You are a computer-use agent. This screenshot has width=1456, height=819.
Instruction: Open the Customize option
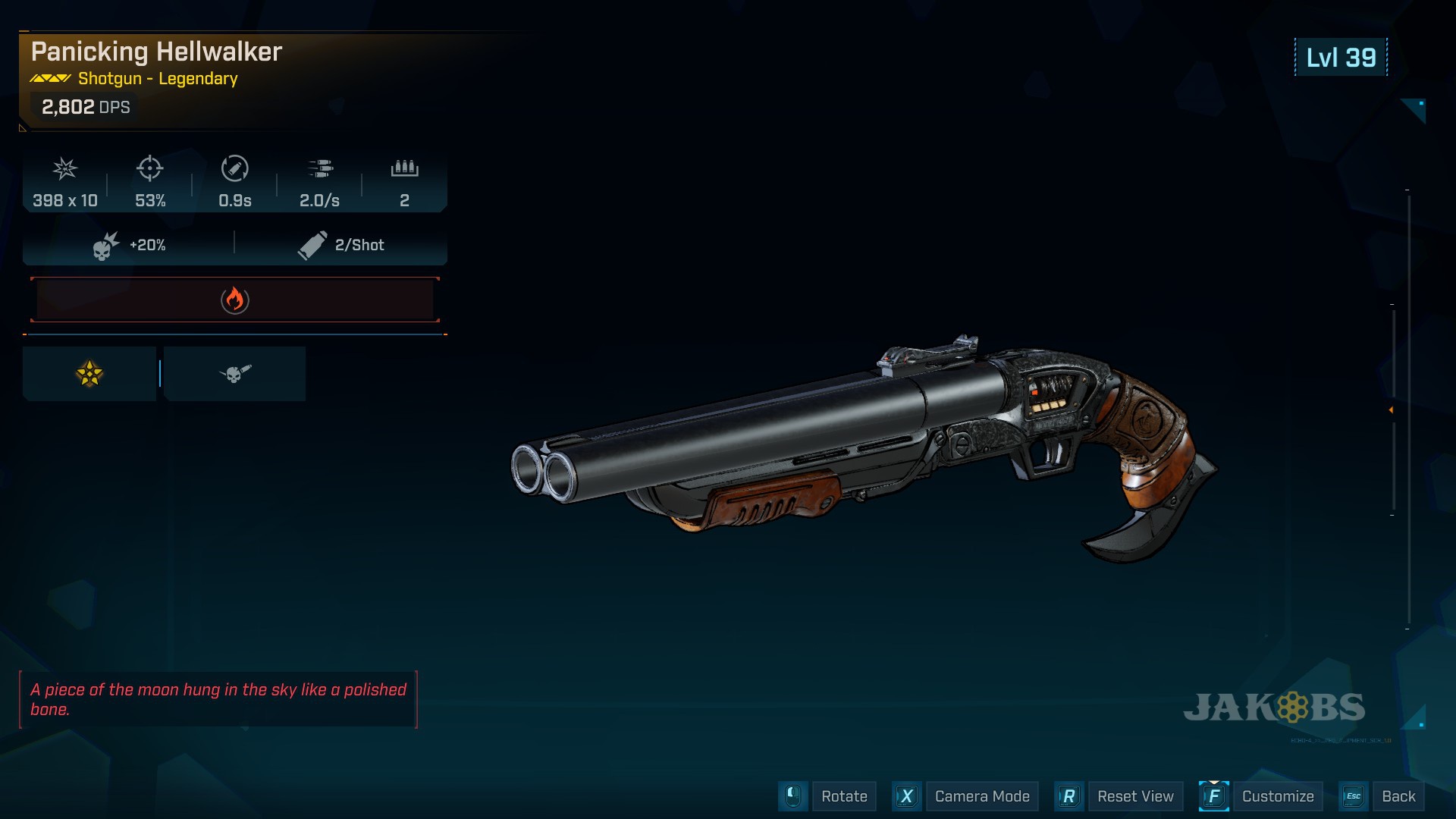click(1277, 796)
